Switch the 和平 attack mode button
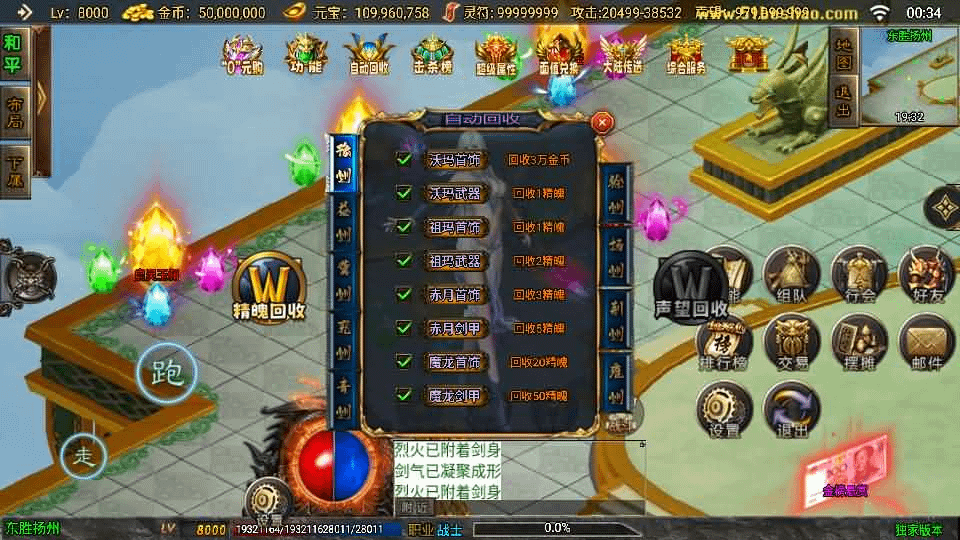Screen dimensions: 960x540 [x=13, y=53]
